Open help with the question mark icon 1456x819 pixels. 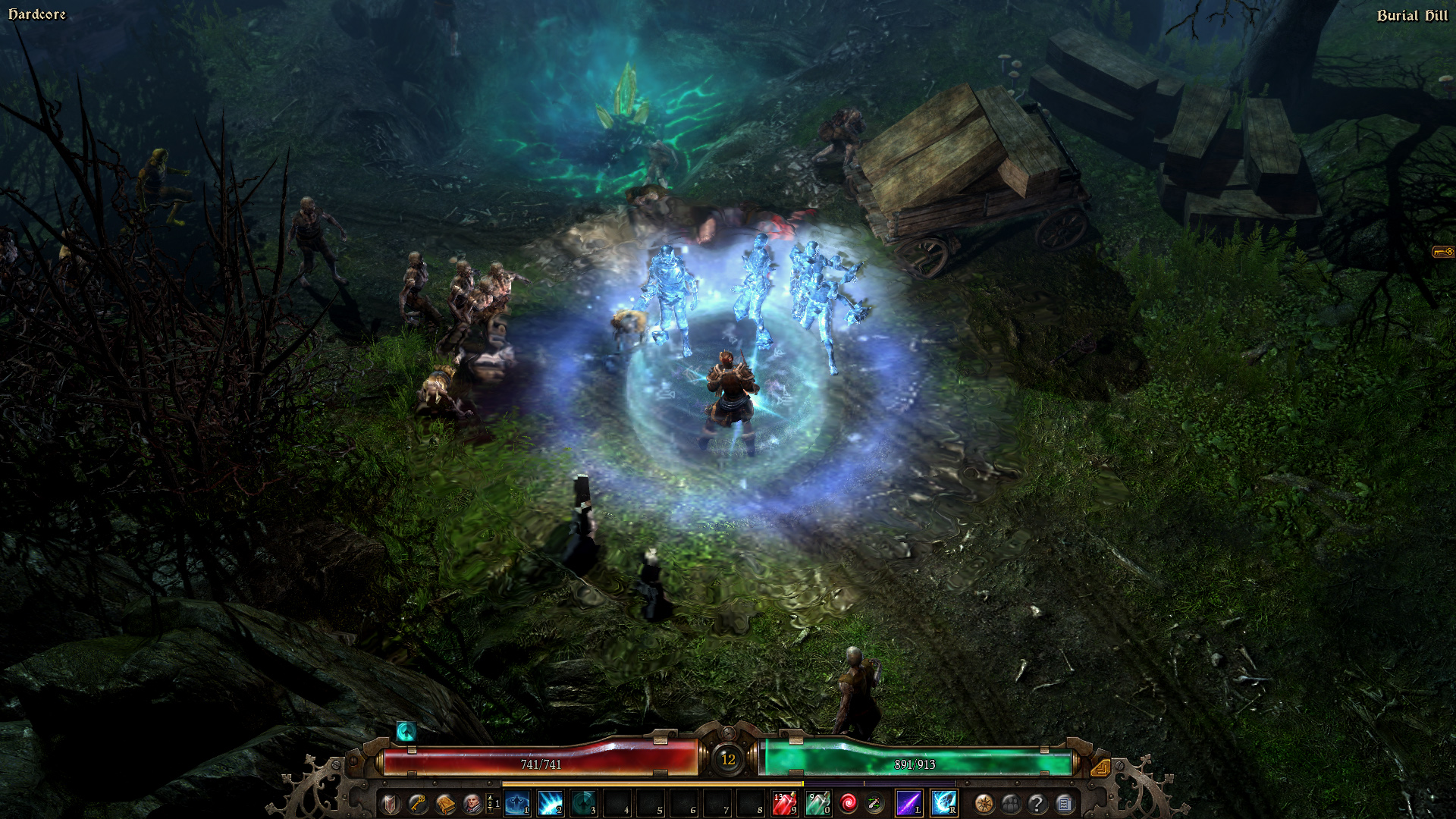click(x=1037, y=802)
